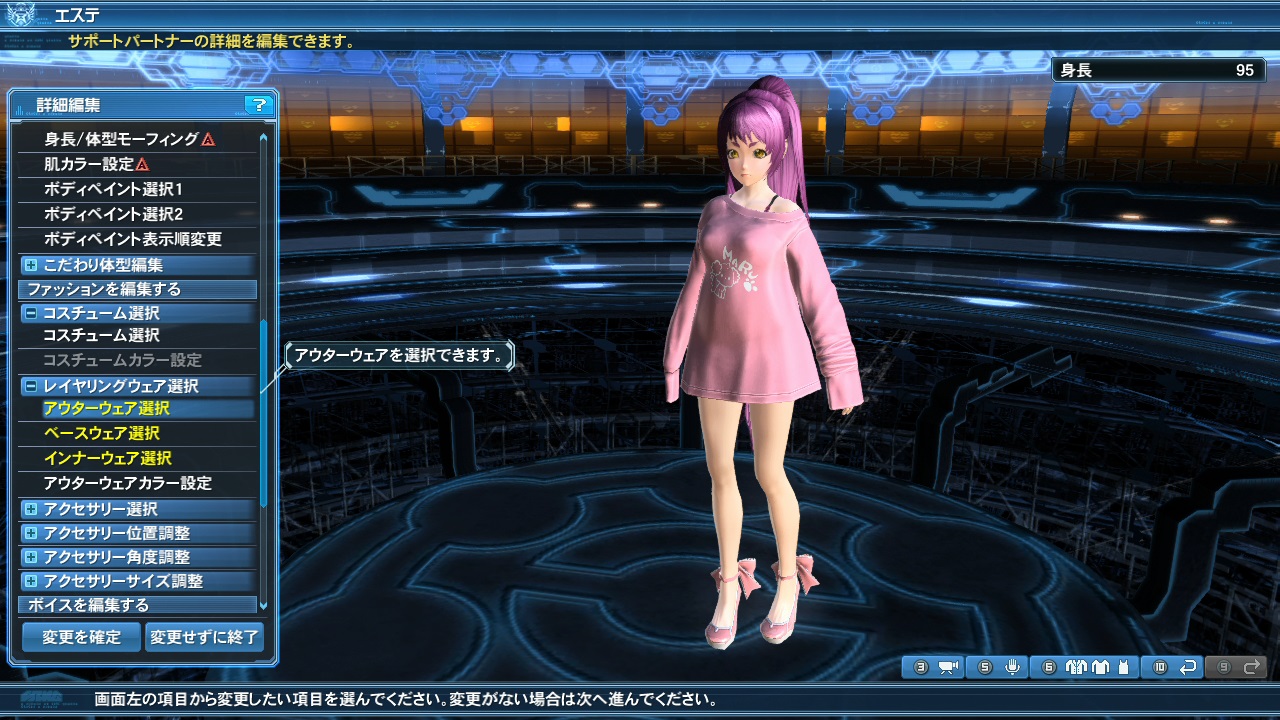1280x720 pixels.
Task: Select アウターウェア選択 outerwear option
Action: coord(106,408)
